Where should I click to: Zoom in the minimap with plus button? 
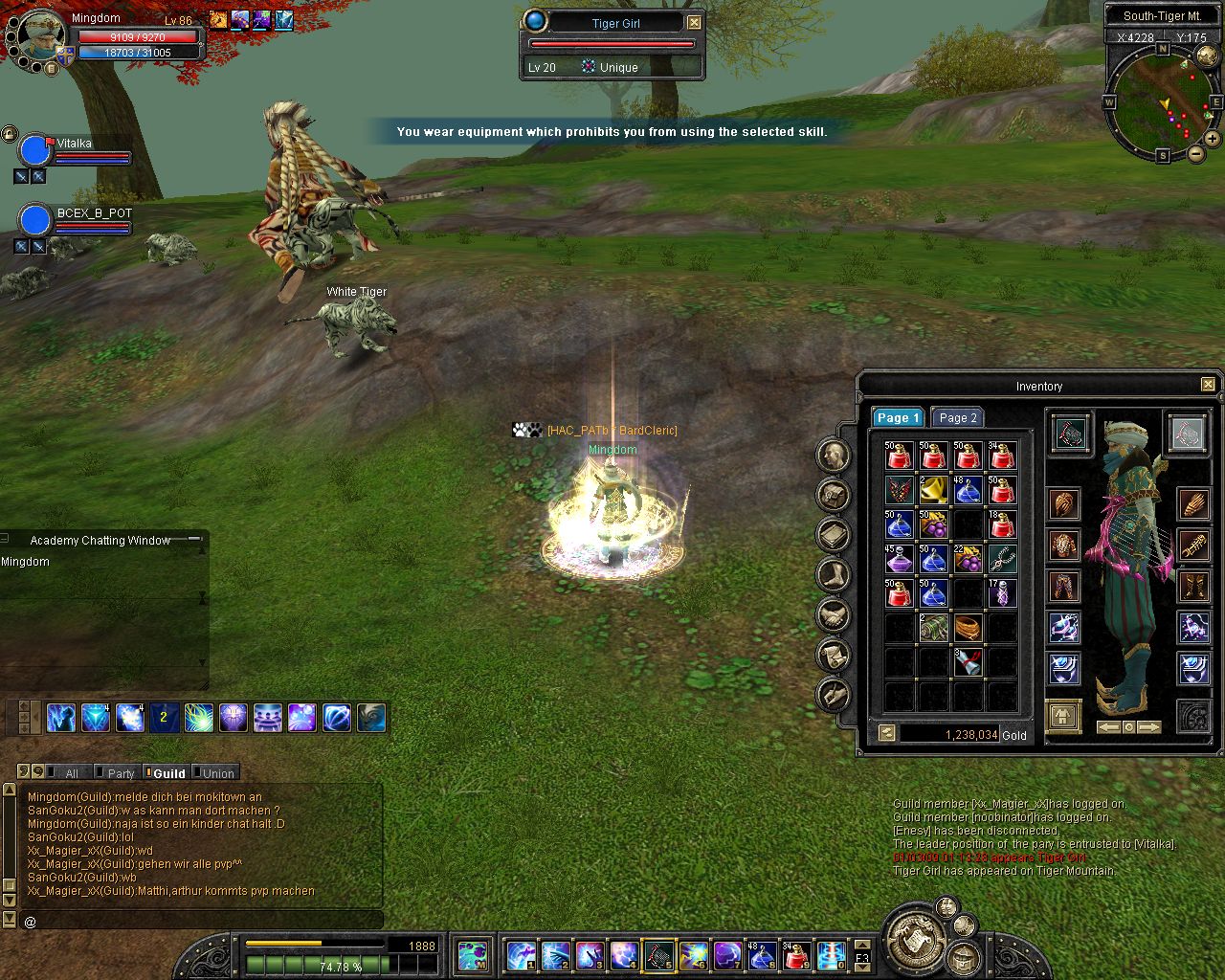1213,139
